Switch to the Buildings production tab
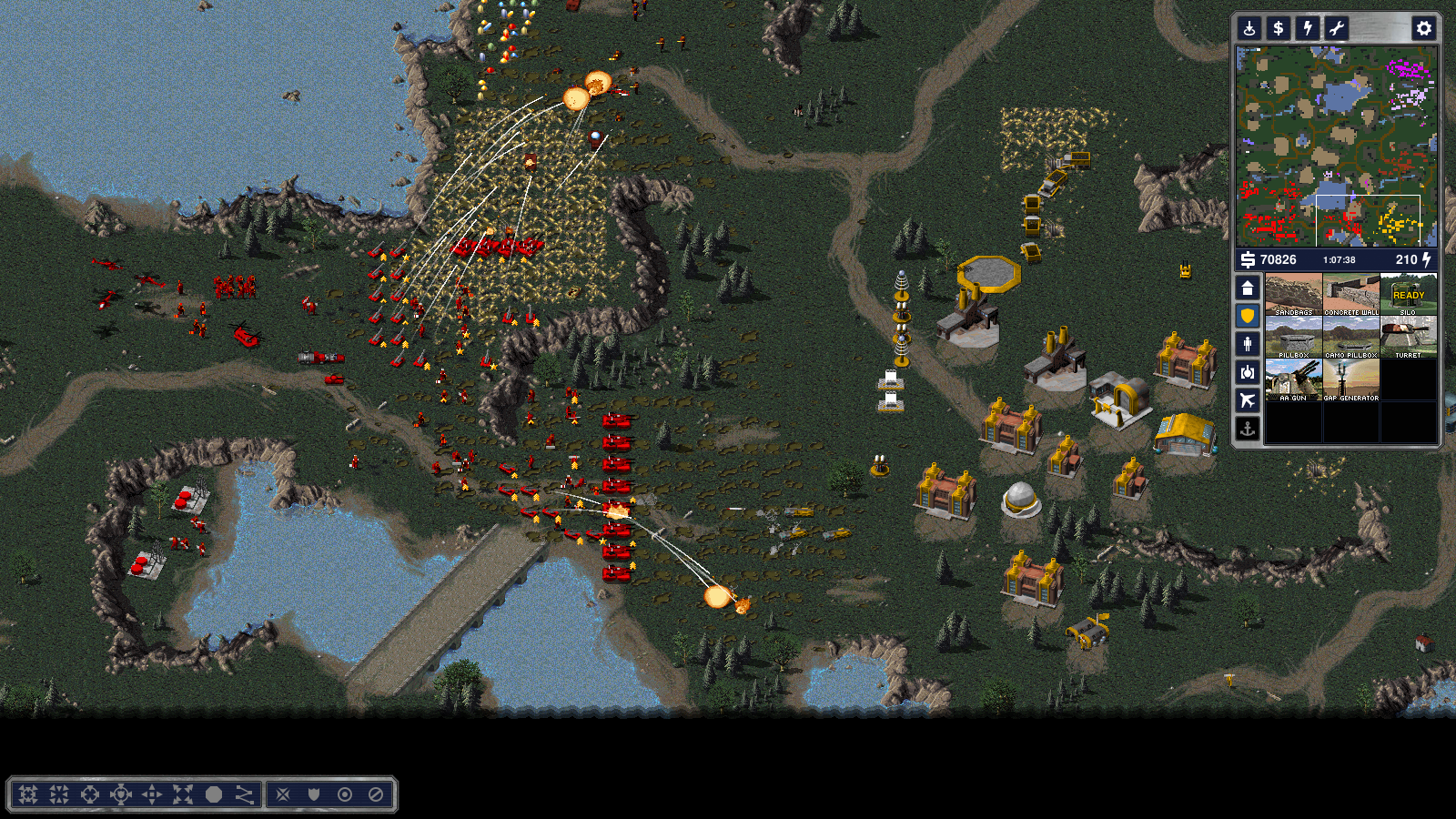 pos(1248,288)
